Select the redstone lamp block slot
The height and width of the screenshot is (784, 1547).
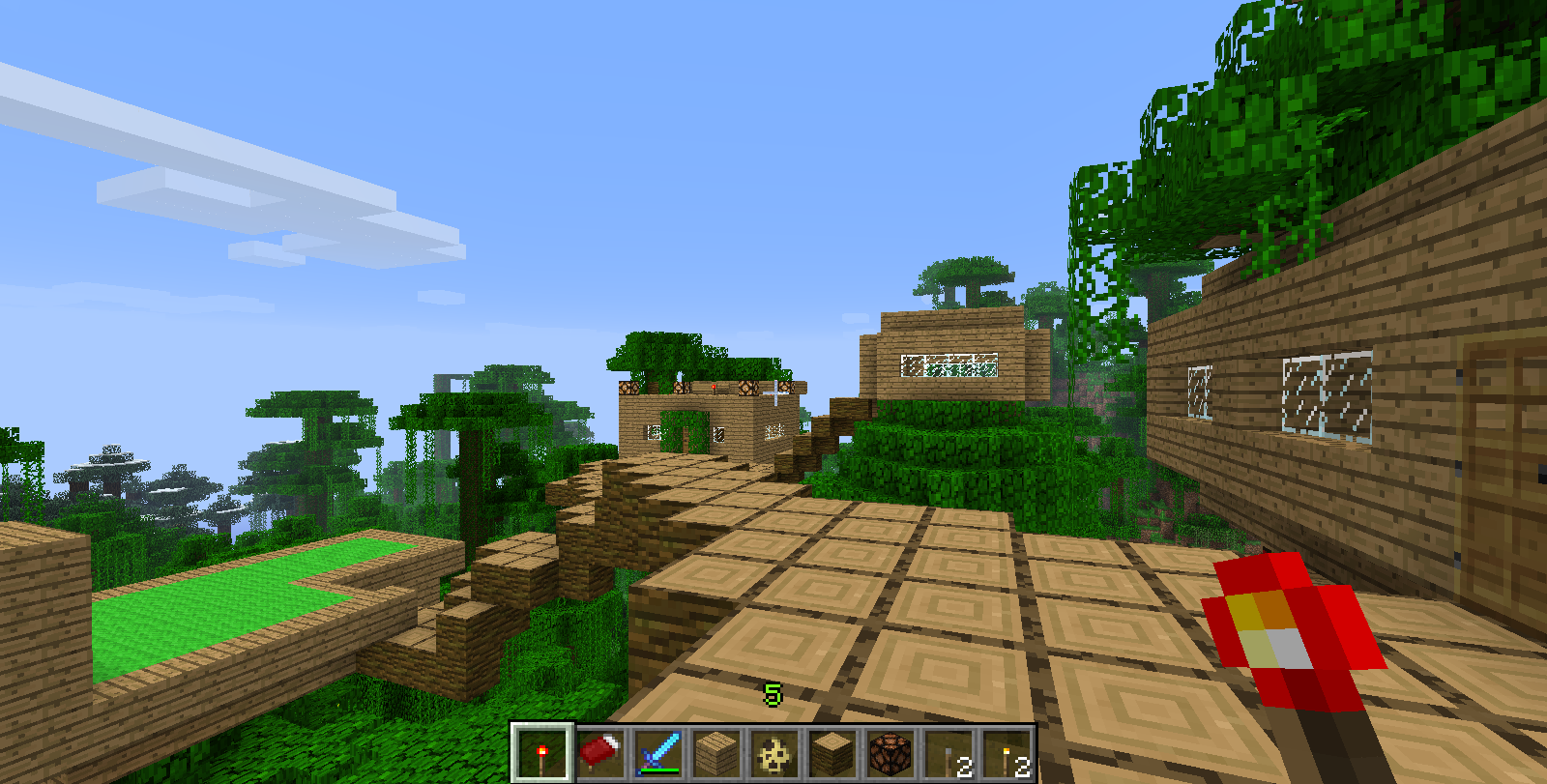point(890,753)
